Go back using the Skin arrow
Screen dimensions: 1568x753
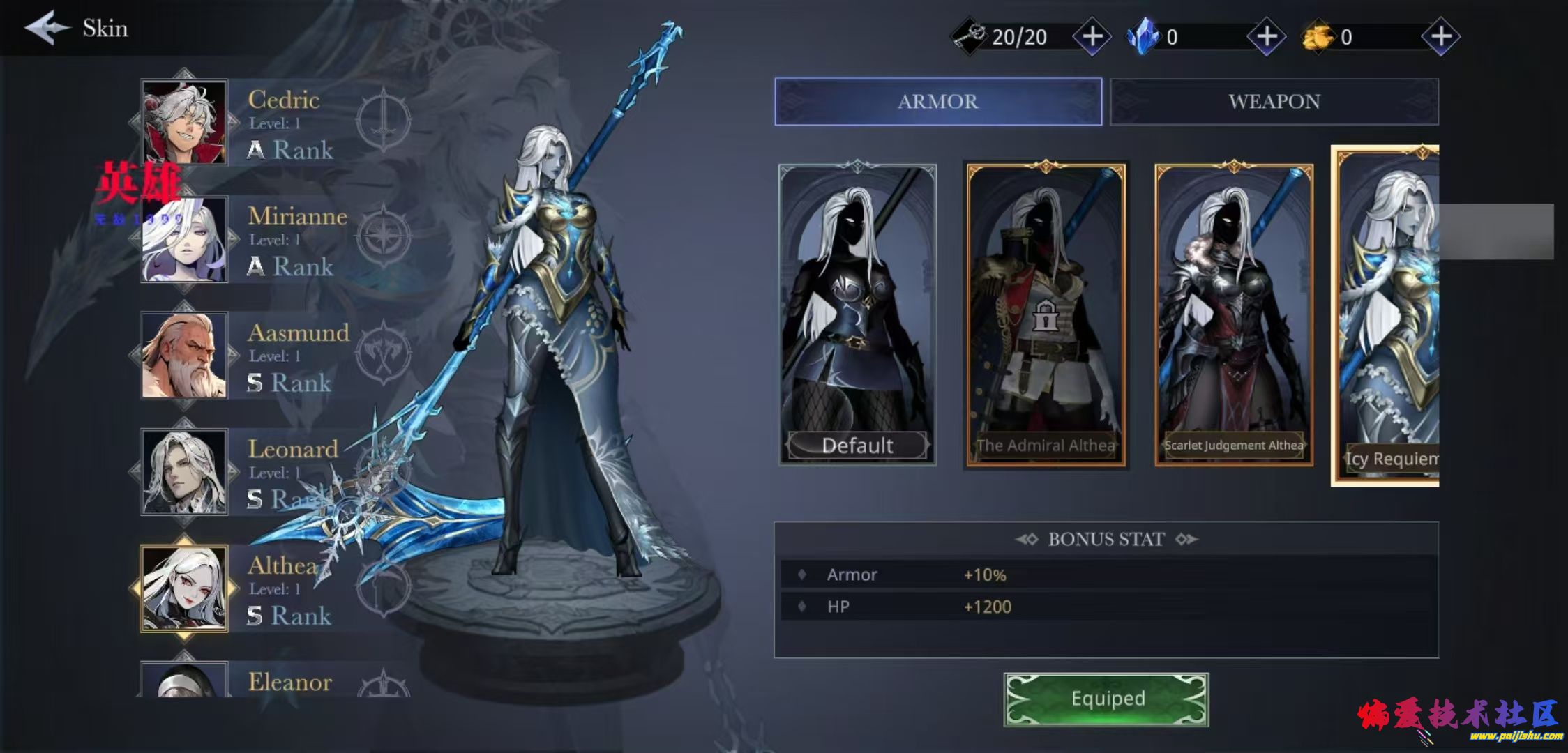tap(47, 28)
